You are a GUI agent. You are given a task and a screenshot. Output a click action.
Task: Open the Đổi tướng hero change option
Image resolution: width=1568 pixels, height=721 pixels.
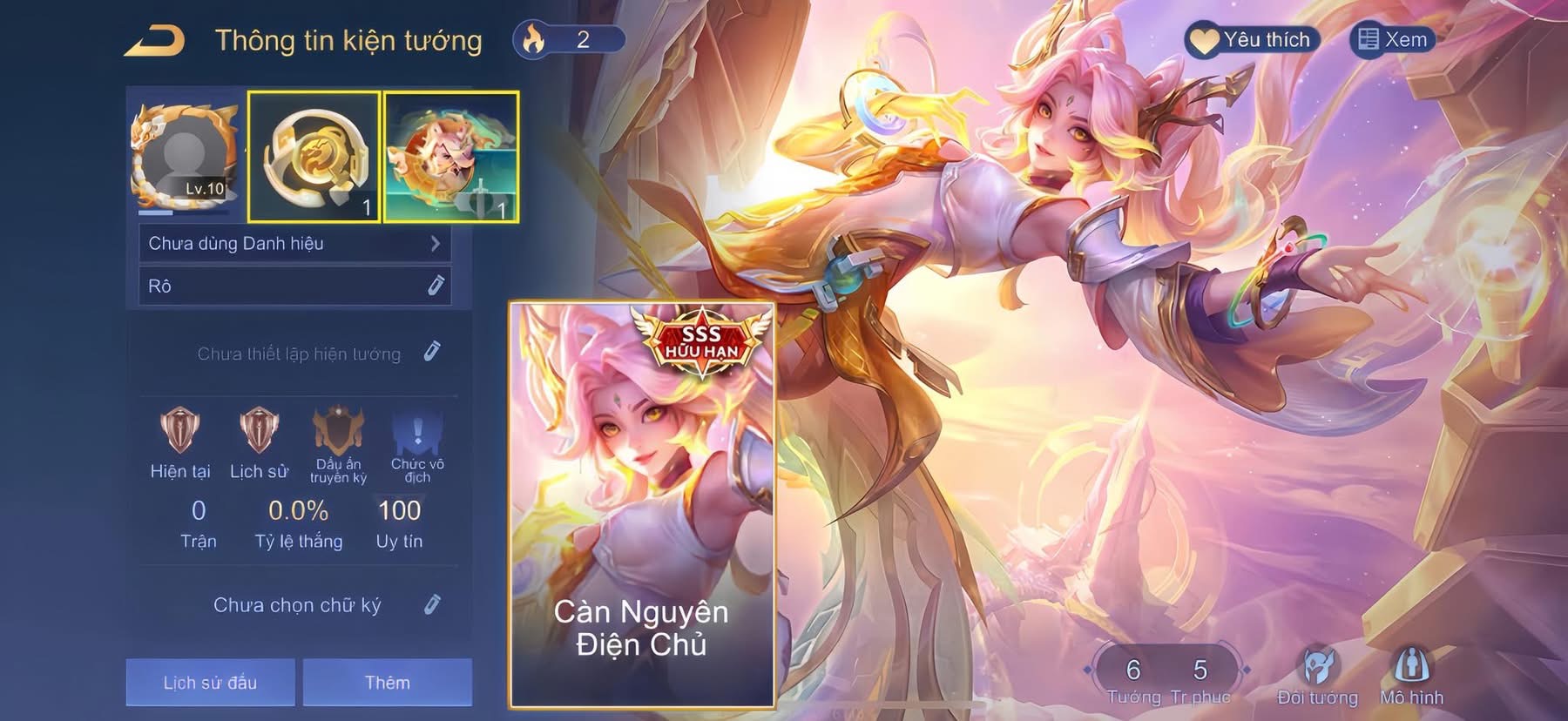pyautogui.click(x=1317, y=676)
